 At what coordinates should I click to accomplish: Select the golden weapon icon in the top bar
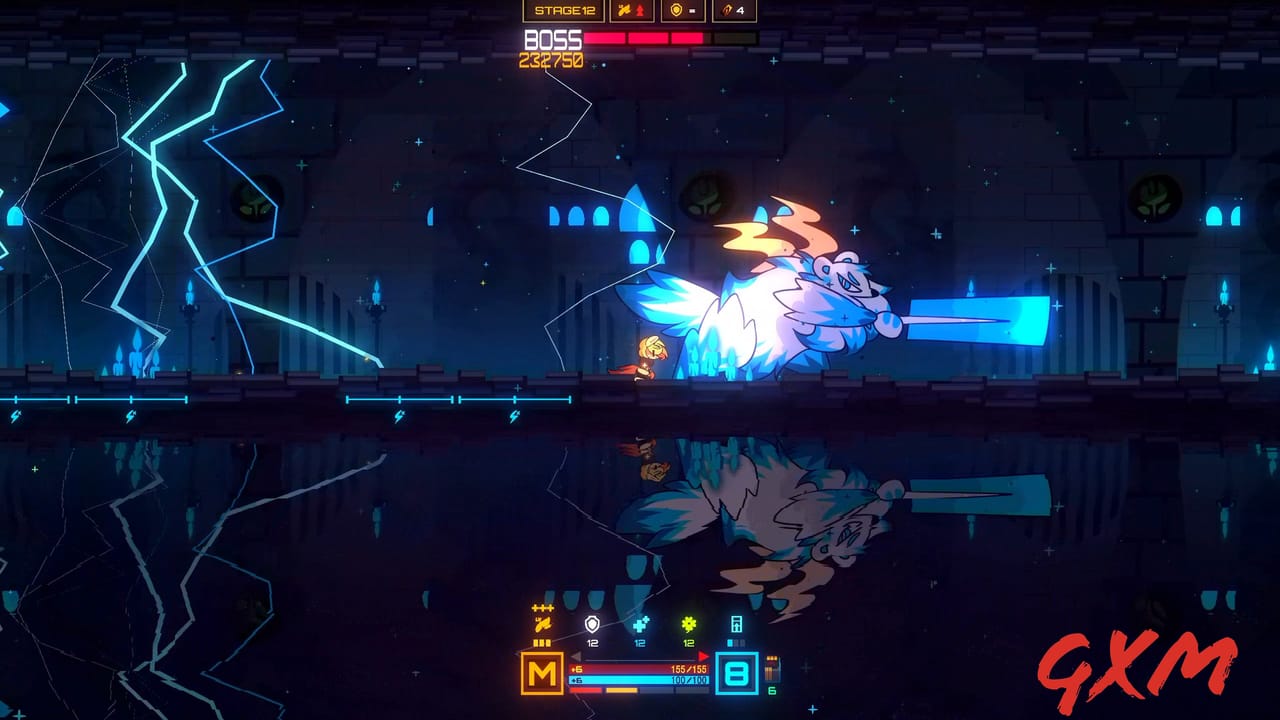tap(625, 10)
